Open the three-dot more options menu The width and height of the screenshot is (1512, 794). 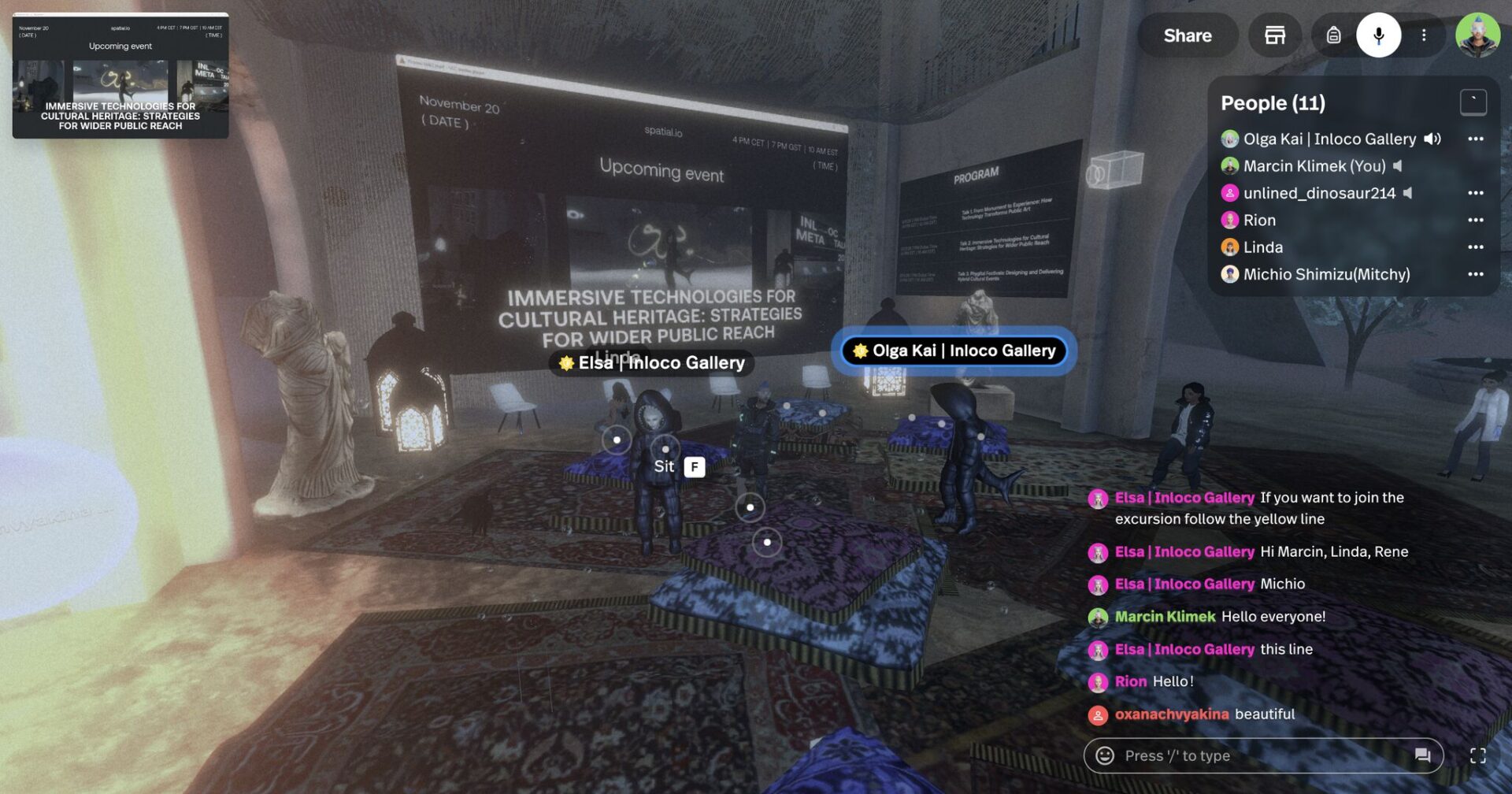(1424, 35)
